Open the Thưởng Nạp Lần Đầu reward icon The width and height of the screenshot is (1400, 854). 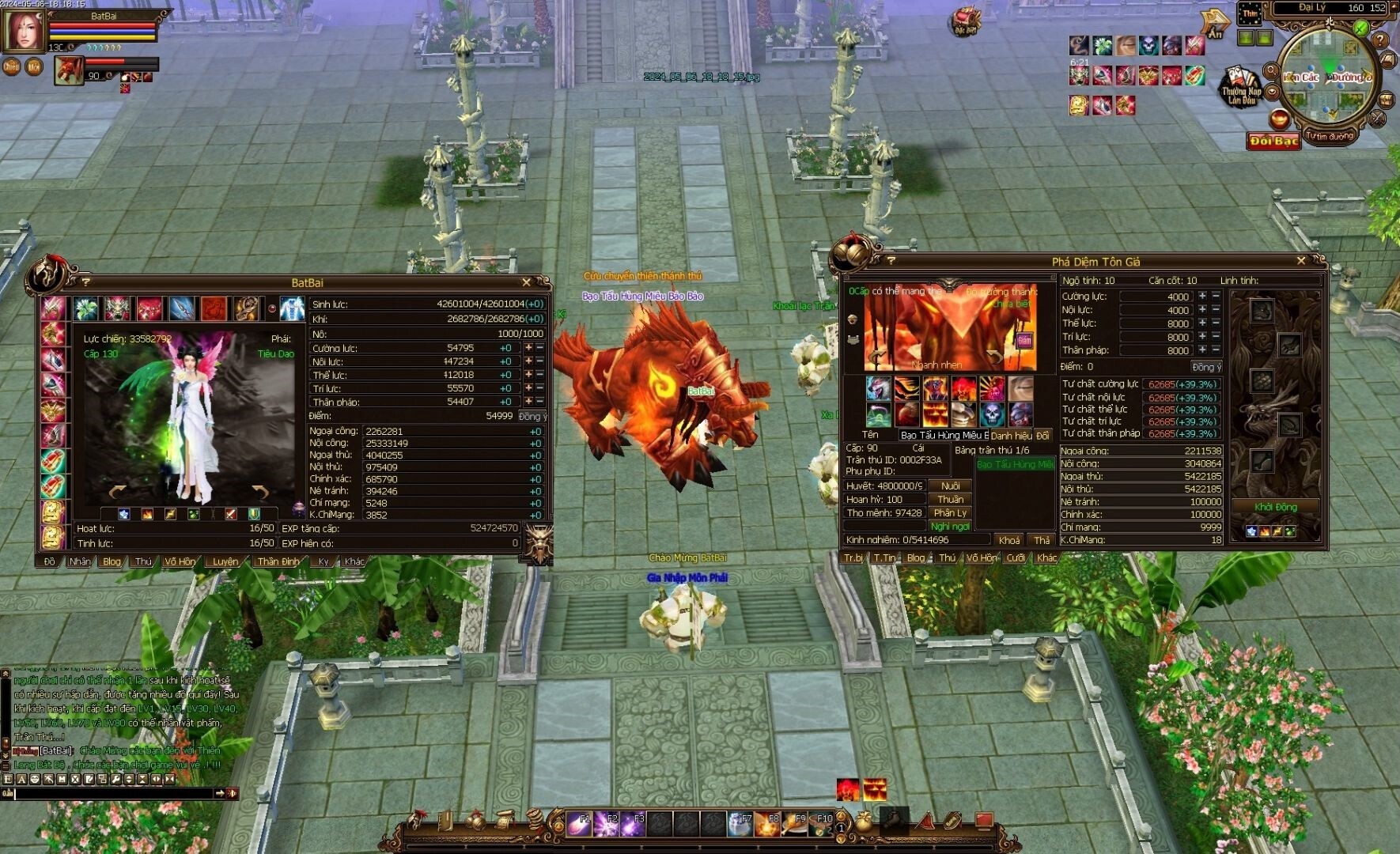1240,87
